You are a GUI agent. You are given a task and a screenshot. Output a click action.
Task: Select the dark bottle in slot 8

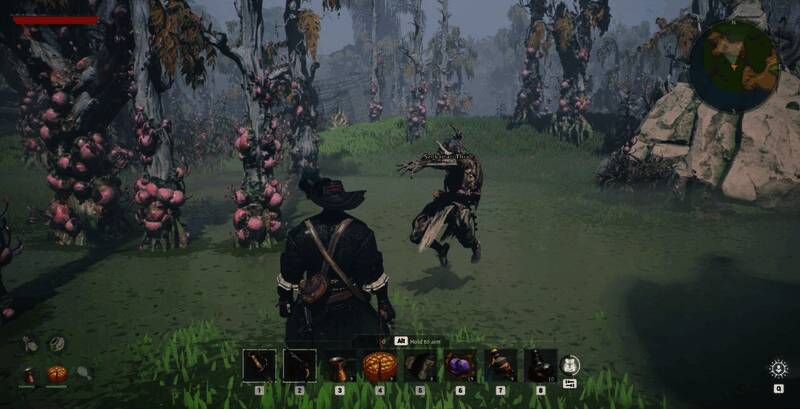coord(540,365)
